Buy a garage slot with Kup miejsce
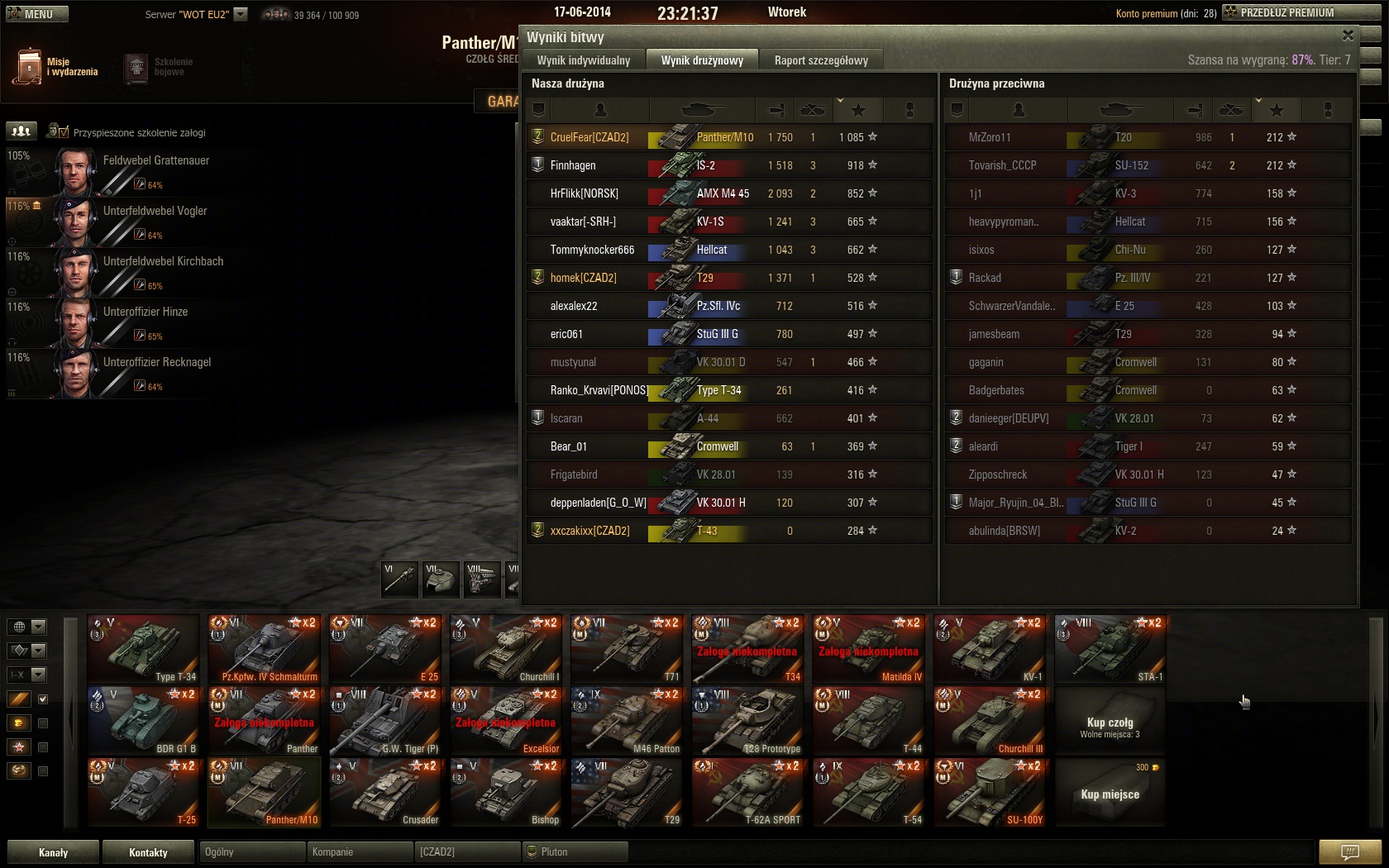This screenshot has width=1389, height=868. (x=1110, y=794)
